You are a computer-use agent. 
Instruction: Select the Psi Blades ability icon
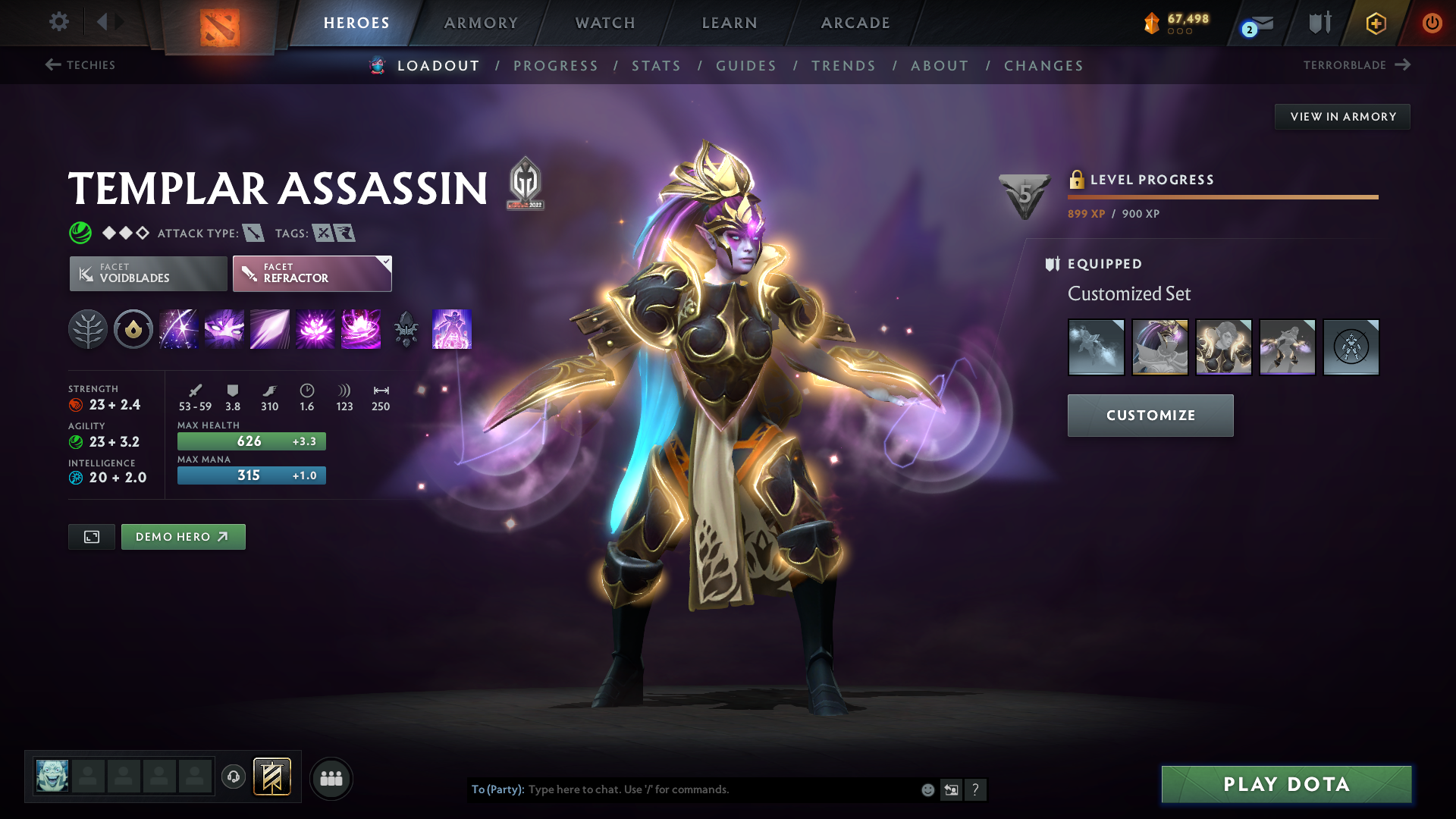[x=269, y=329]
